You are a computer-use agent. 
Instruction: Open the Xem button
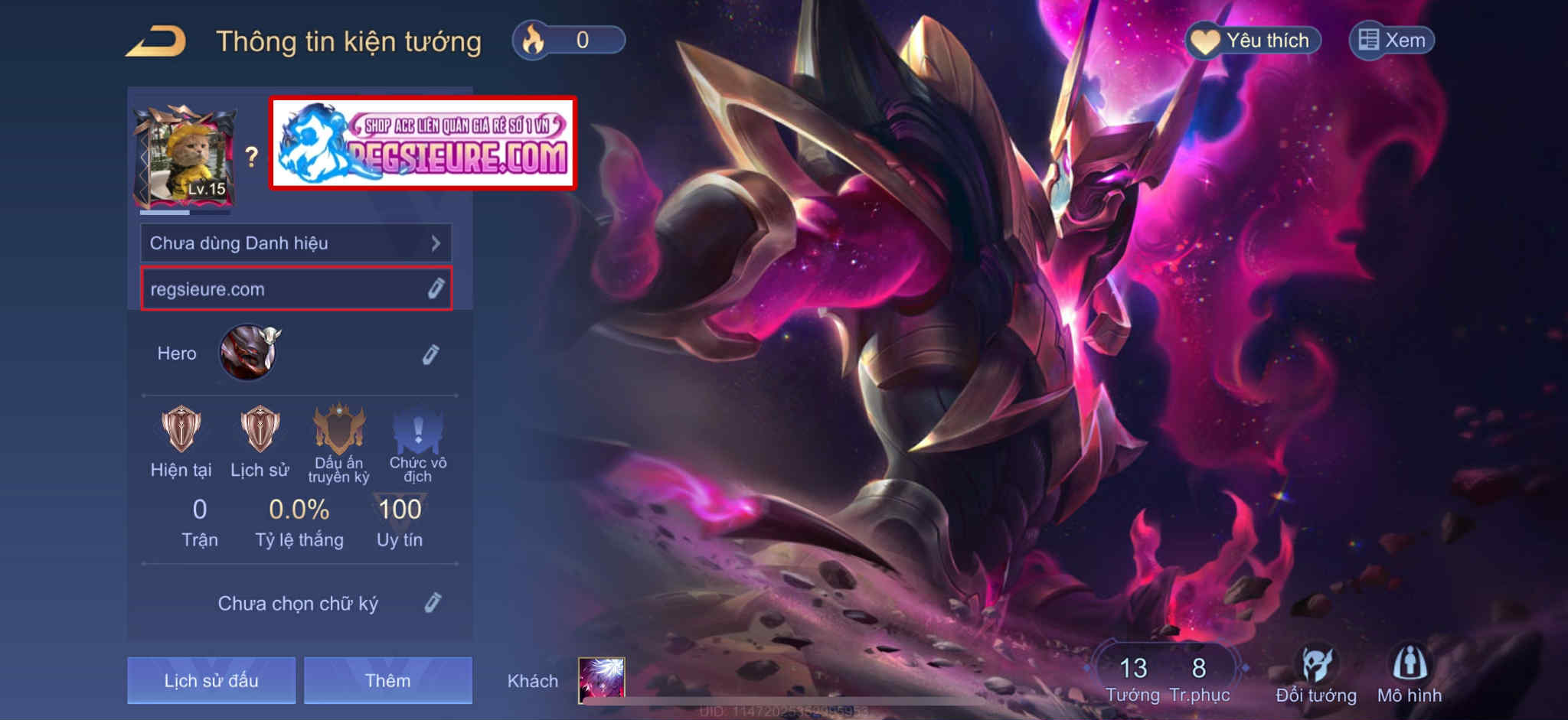(x=1391, y=41)
